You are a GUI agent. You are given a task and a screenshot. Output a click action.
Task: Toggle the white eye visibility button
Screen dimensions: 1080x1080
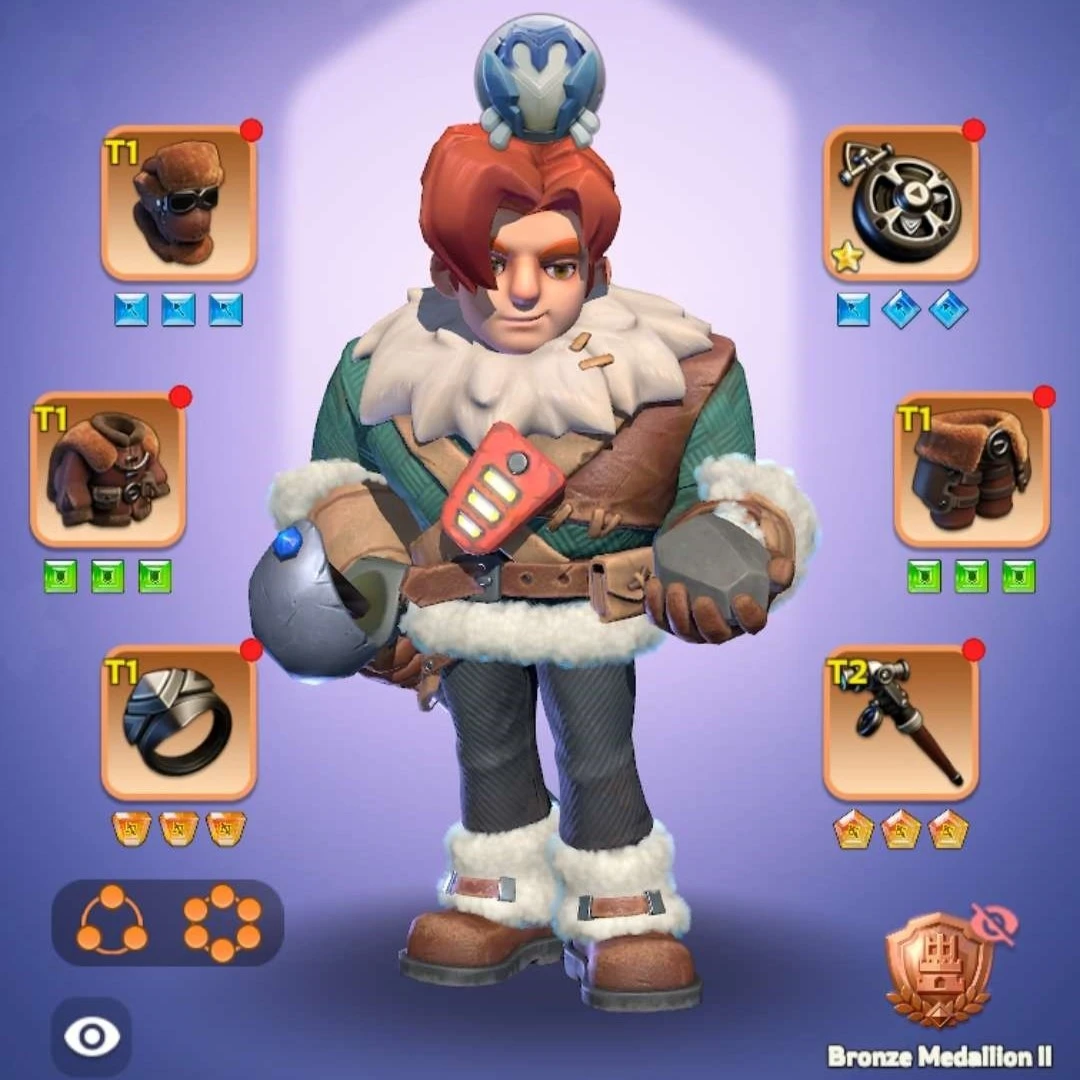click(91, 1037)
